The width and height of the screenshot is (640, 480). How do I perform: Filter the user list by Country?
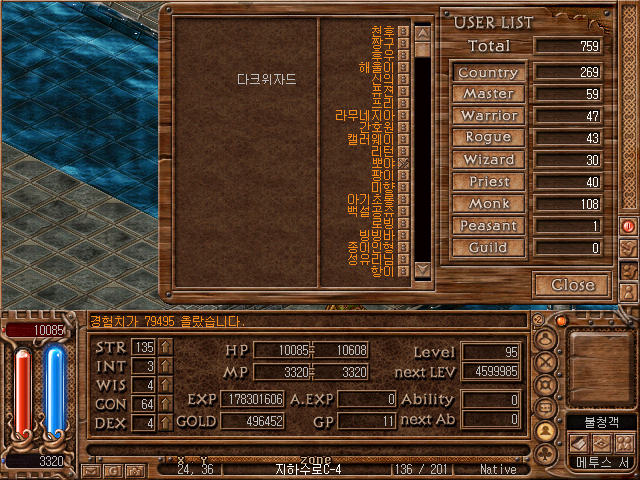point(488,73)
